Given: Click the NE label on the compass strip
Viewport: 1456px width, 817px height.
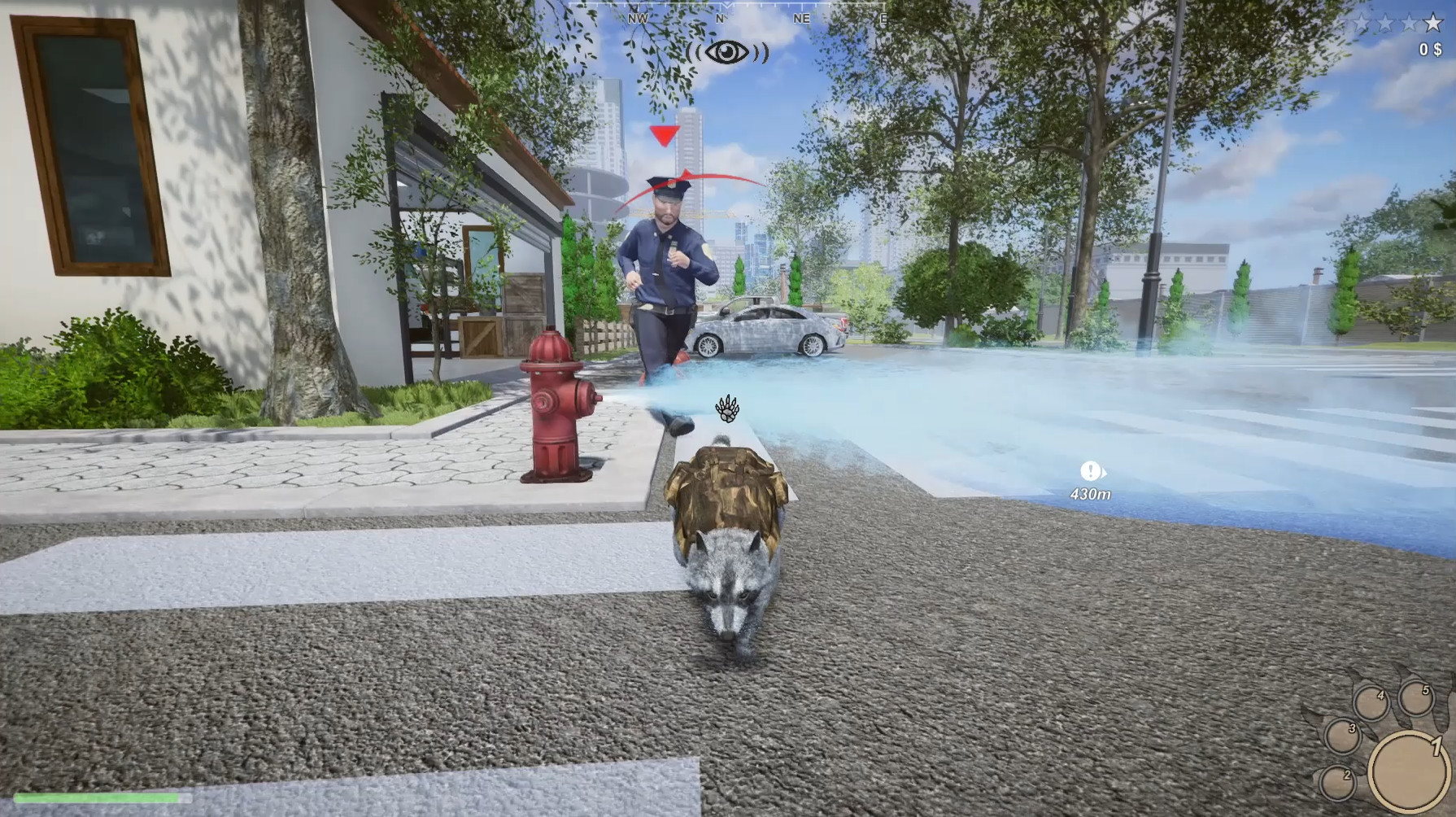Looking at the screenshot, I should point(801,18).
